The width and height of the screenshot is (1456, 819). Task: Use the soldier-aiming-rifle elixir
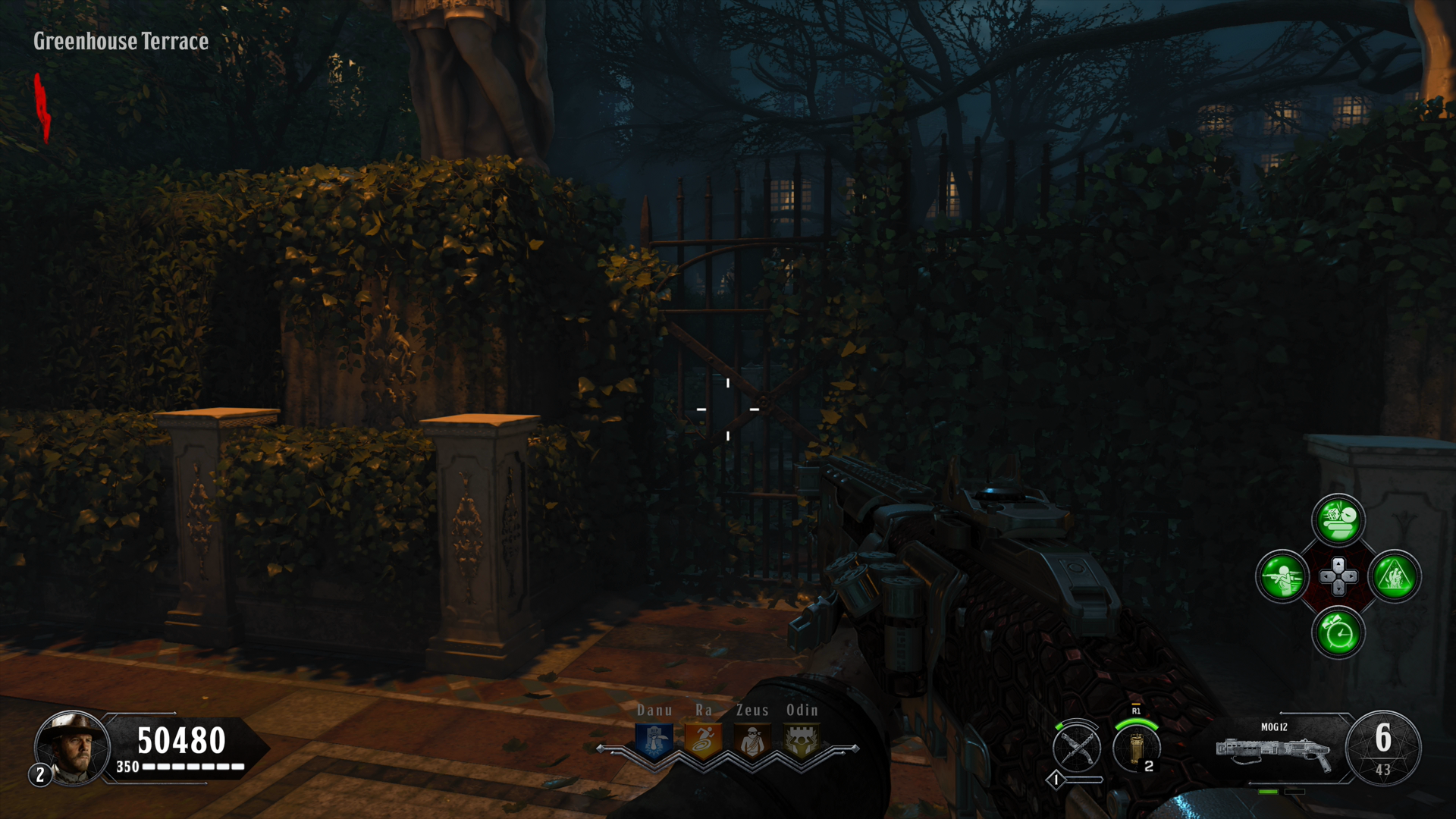point(1282,576)
